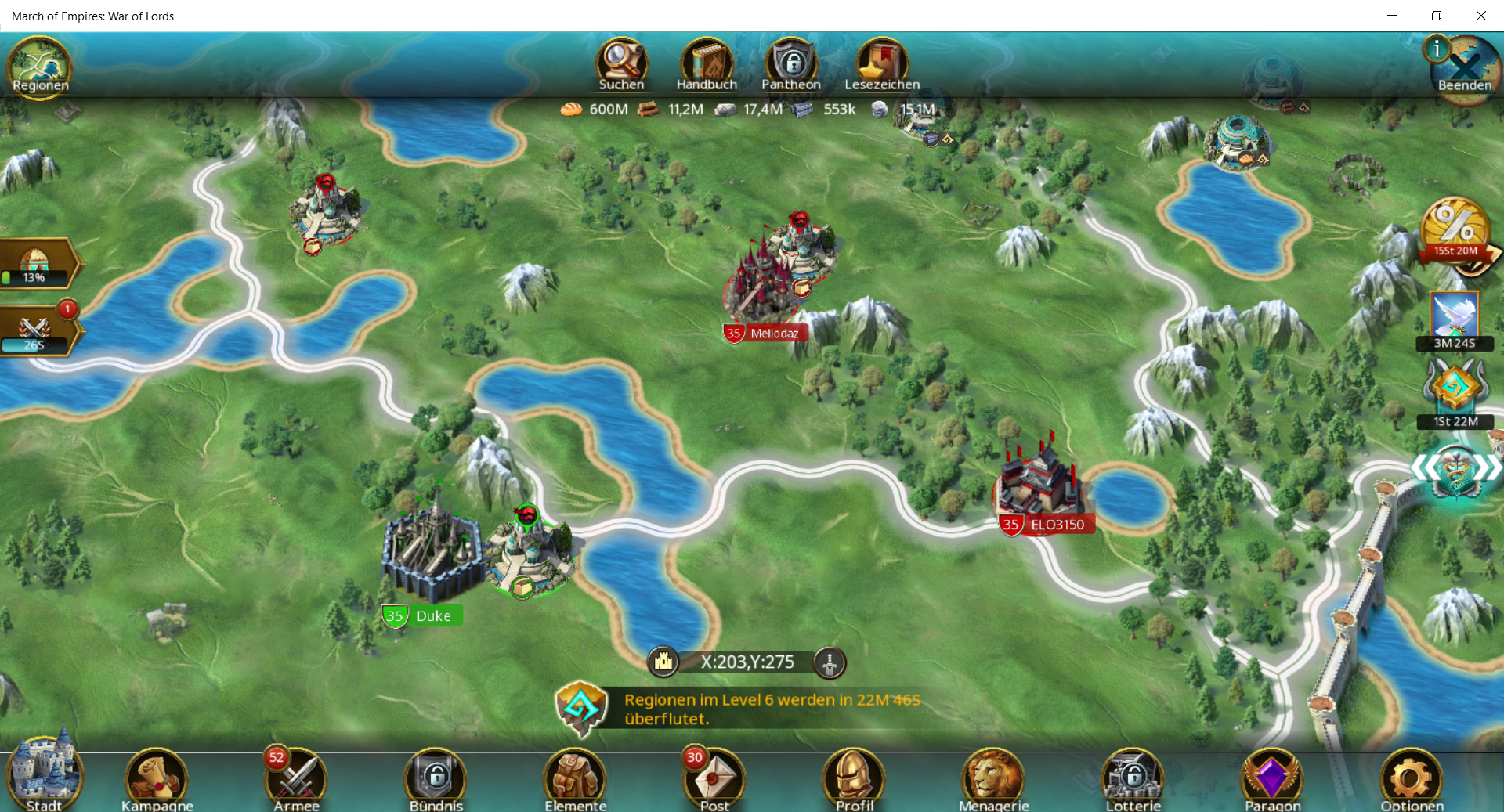This screenshot has width=1504, height=812.
Task: Open the Suchen search tool
Action: coord(621,64)
